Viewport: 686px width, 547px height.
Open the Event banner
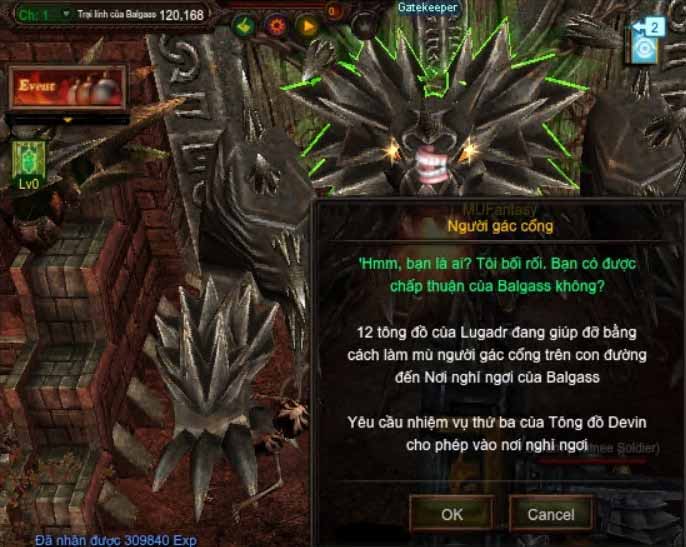pyautogui.click(x=68, y=89)
